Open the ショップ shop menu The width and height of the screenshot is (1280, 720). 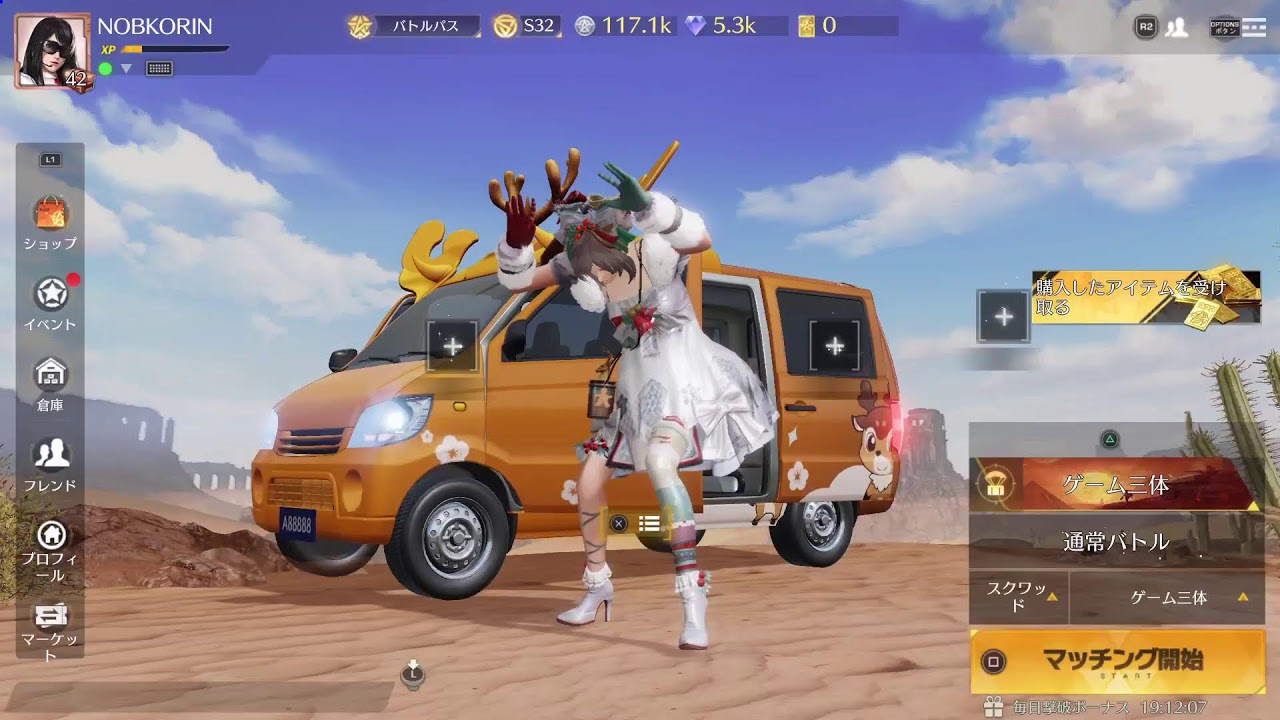(50, 222)
